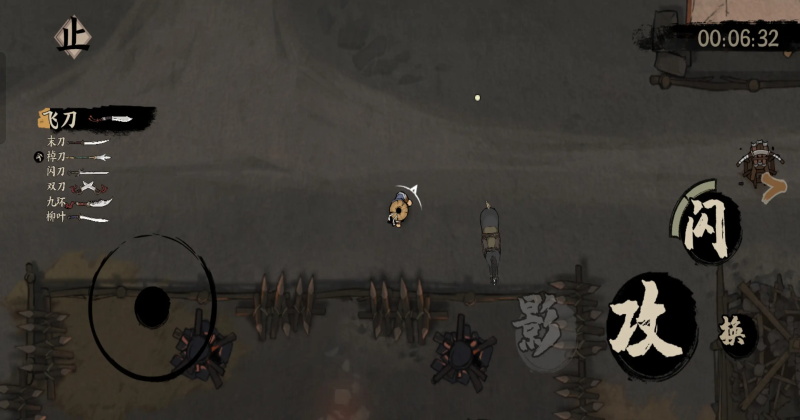Tap the 止 pause button
Viewport: 800px width, 420px height.
72,37
